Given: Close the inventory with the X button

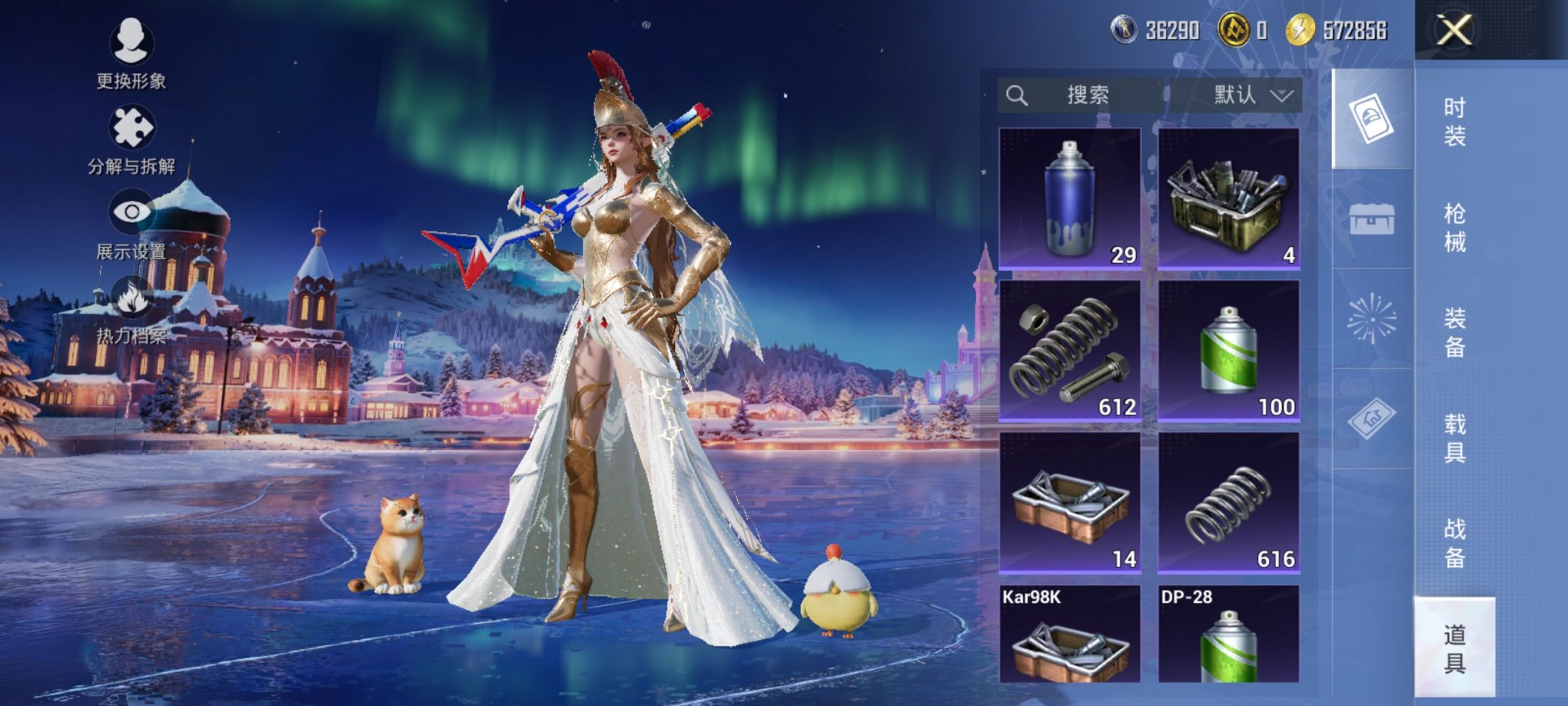Looking at the screenshot, I should (x=1454, y=31).
